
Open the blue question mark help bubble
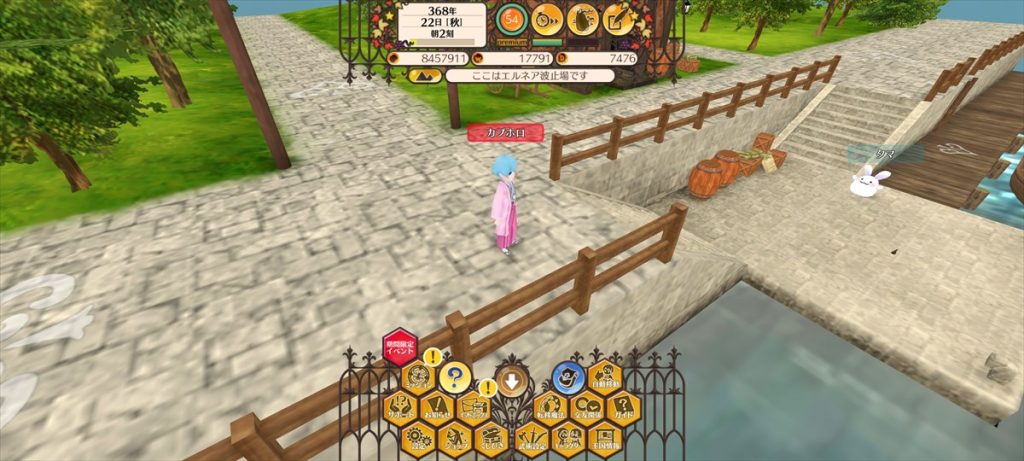[455, 378]
